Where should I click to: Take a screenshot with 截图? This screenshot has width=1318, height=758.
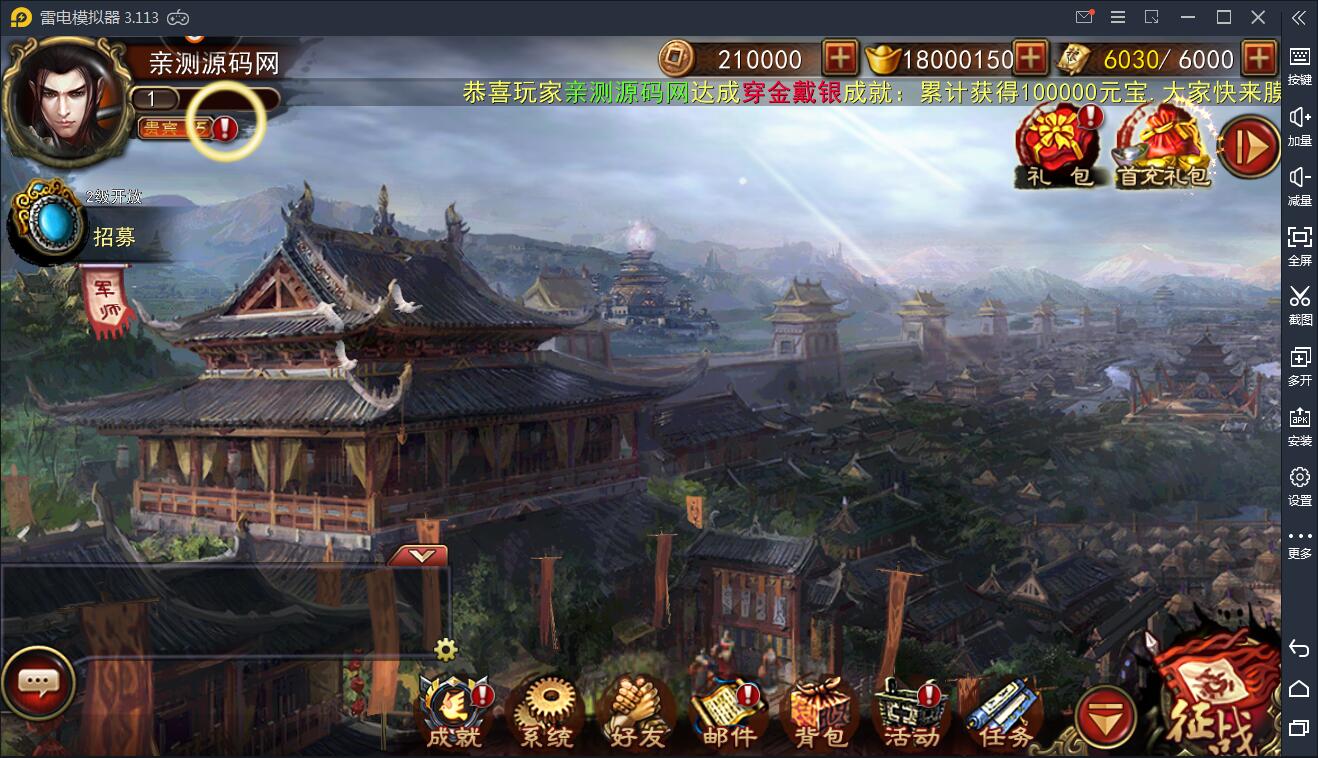click(x=1298, y=305)
